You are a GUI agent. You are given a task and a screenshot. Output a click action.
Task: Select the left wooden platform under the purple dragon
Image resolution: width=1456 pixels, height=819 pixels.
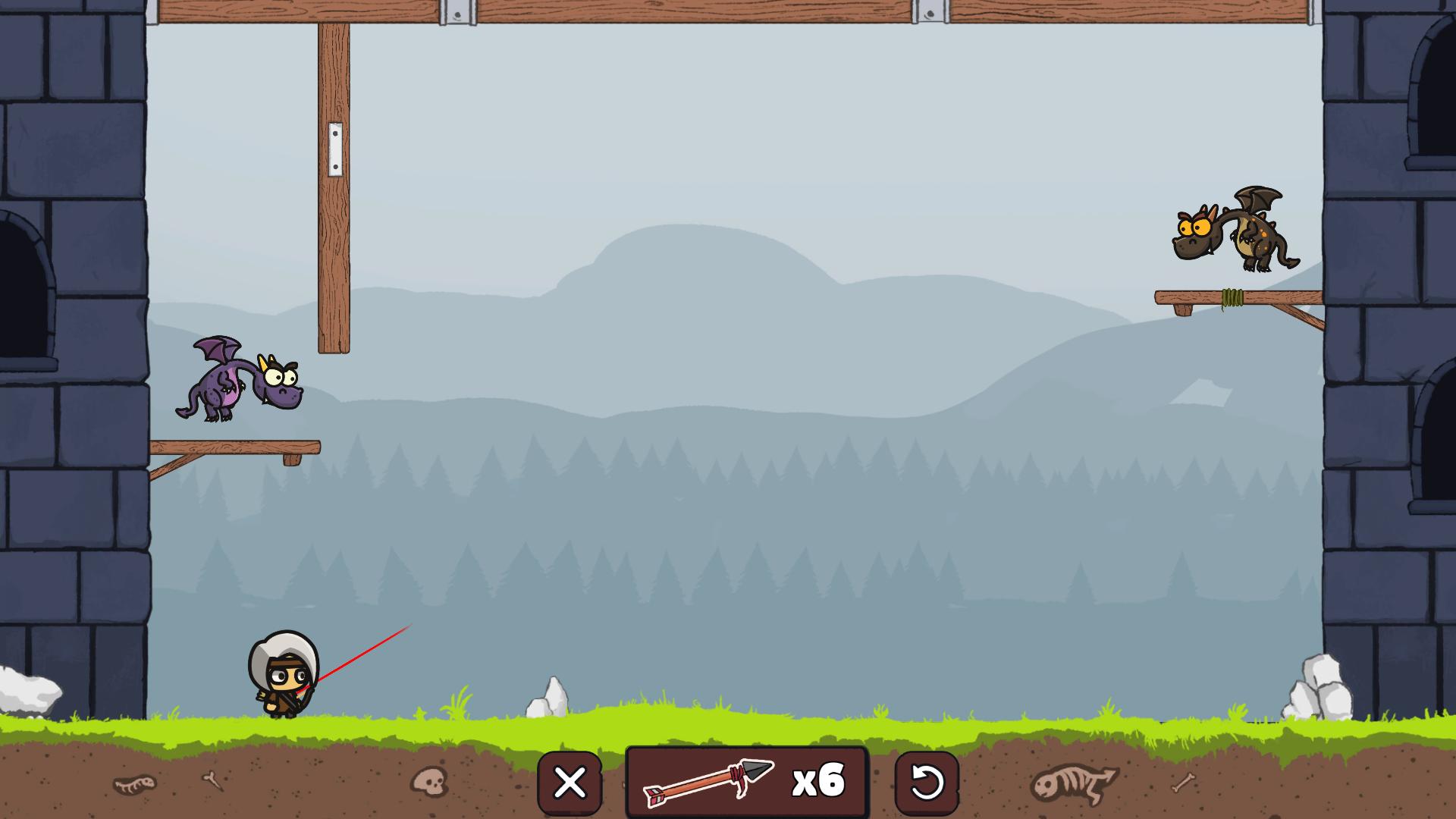coord(235,447)
